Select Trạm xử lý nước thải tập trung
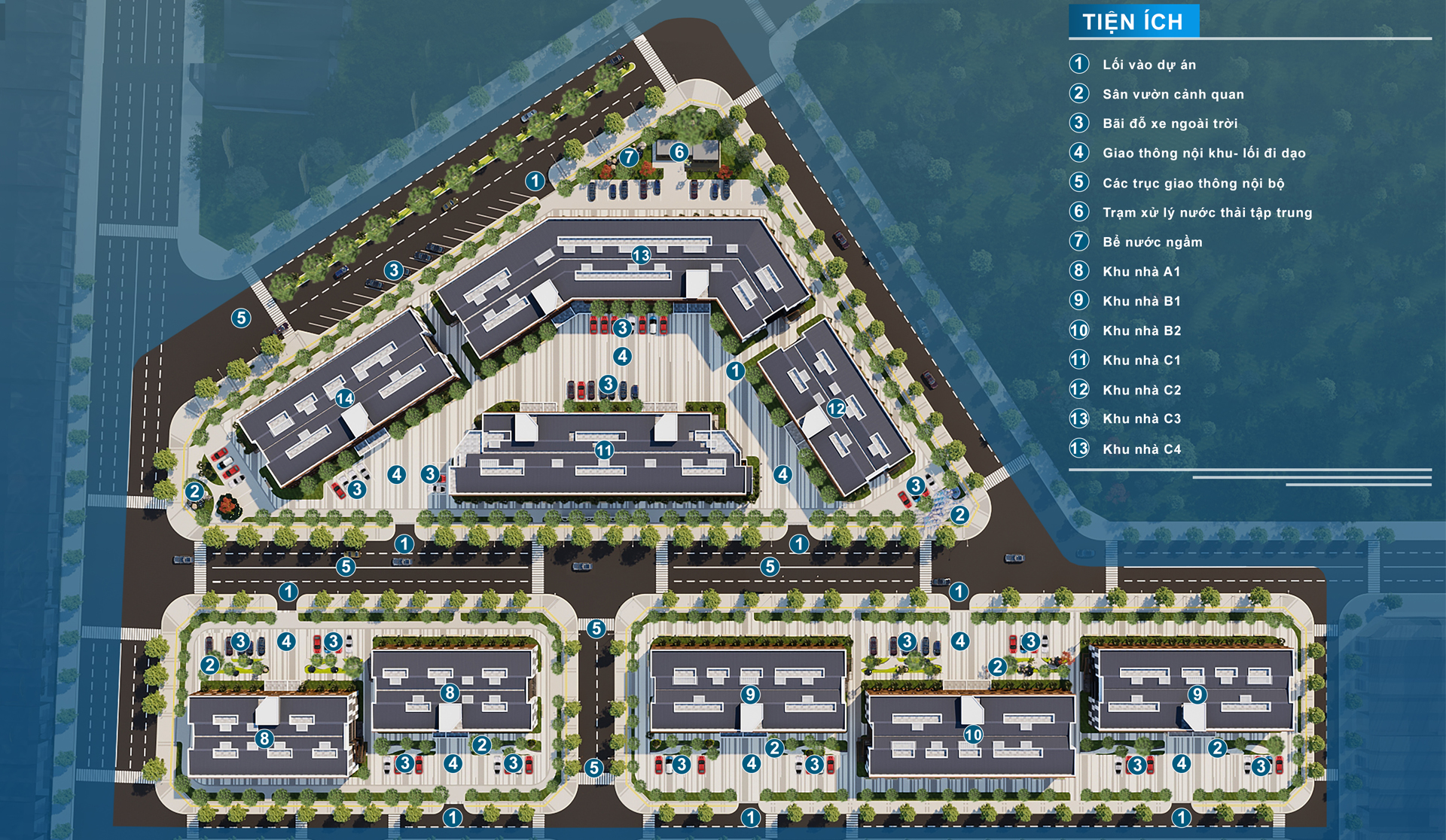Image resolution: width=1446 pixels, height=840 pixels. pos(1207,212)
